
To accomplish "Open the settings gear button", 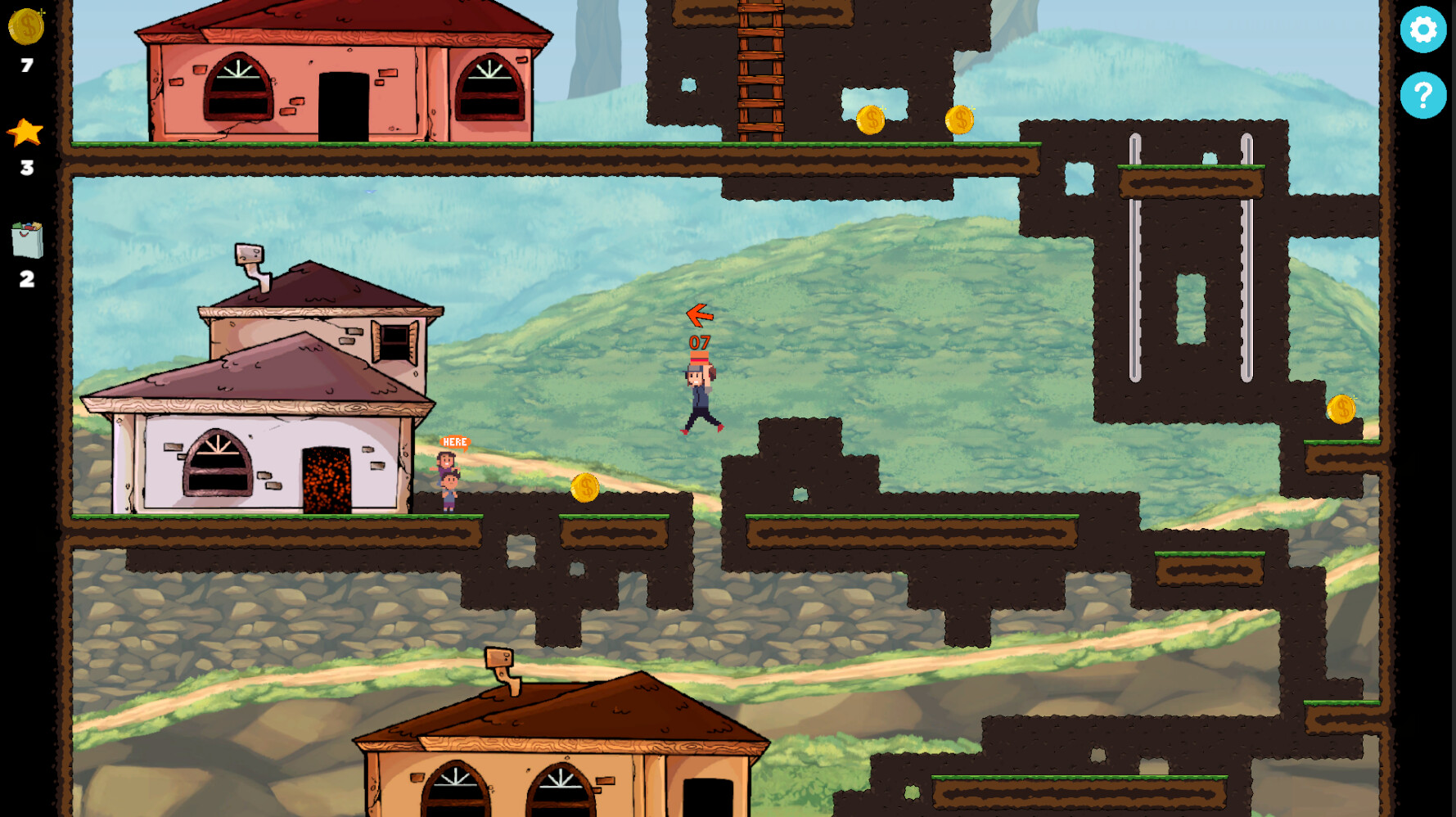I will click(1423, 30).
